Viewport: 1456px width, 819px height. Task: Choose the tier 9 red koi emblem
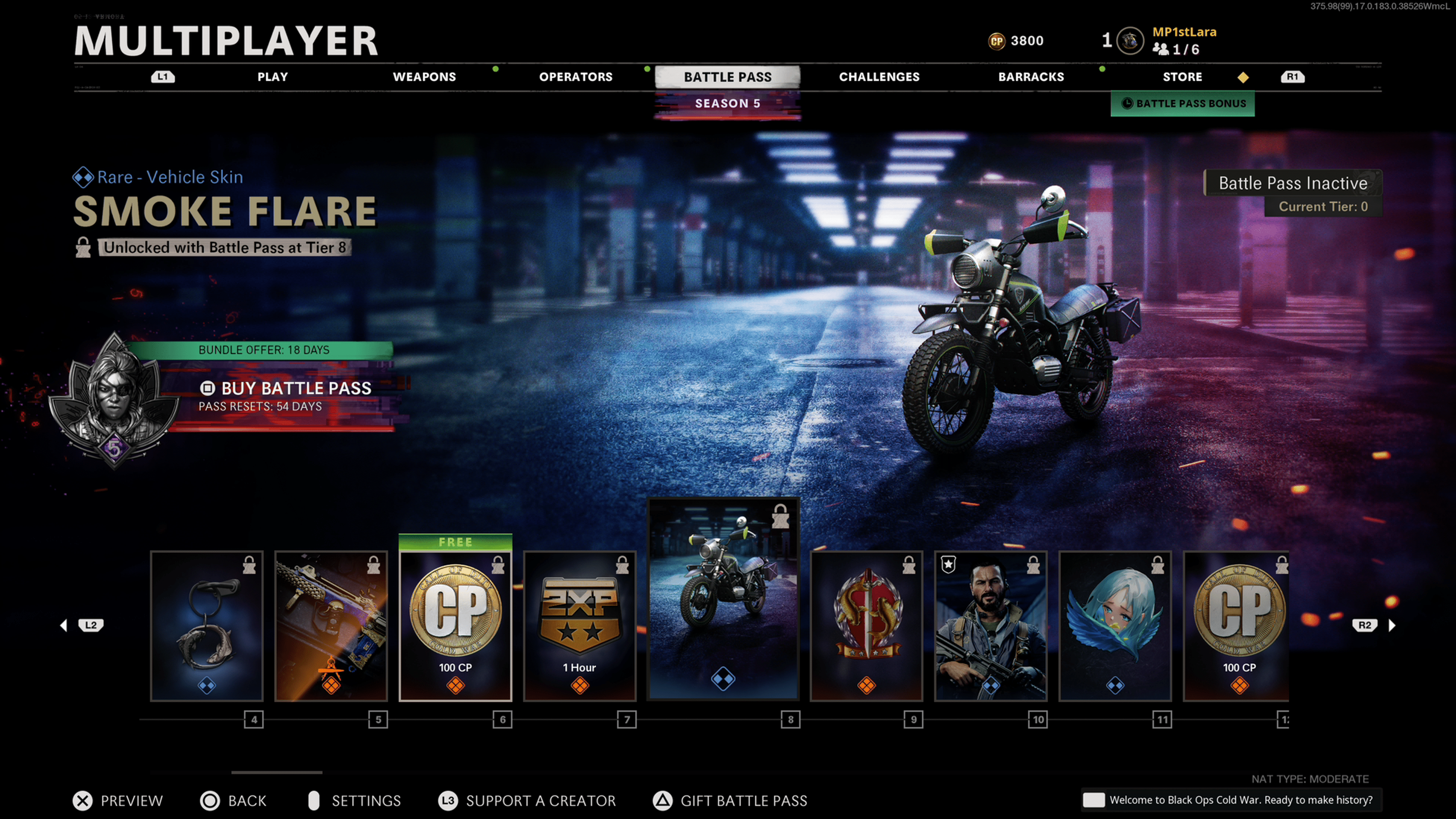click(x=866, y=626)
